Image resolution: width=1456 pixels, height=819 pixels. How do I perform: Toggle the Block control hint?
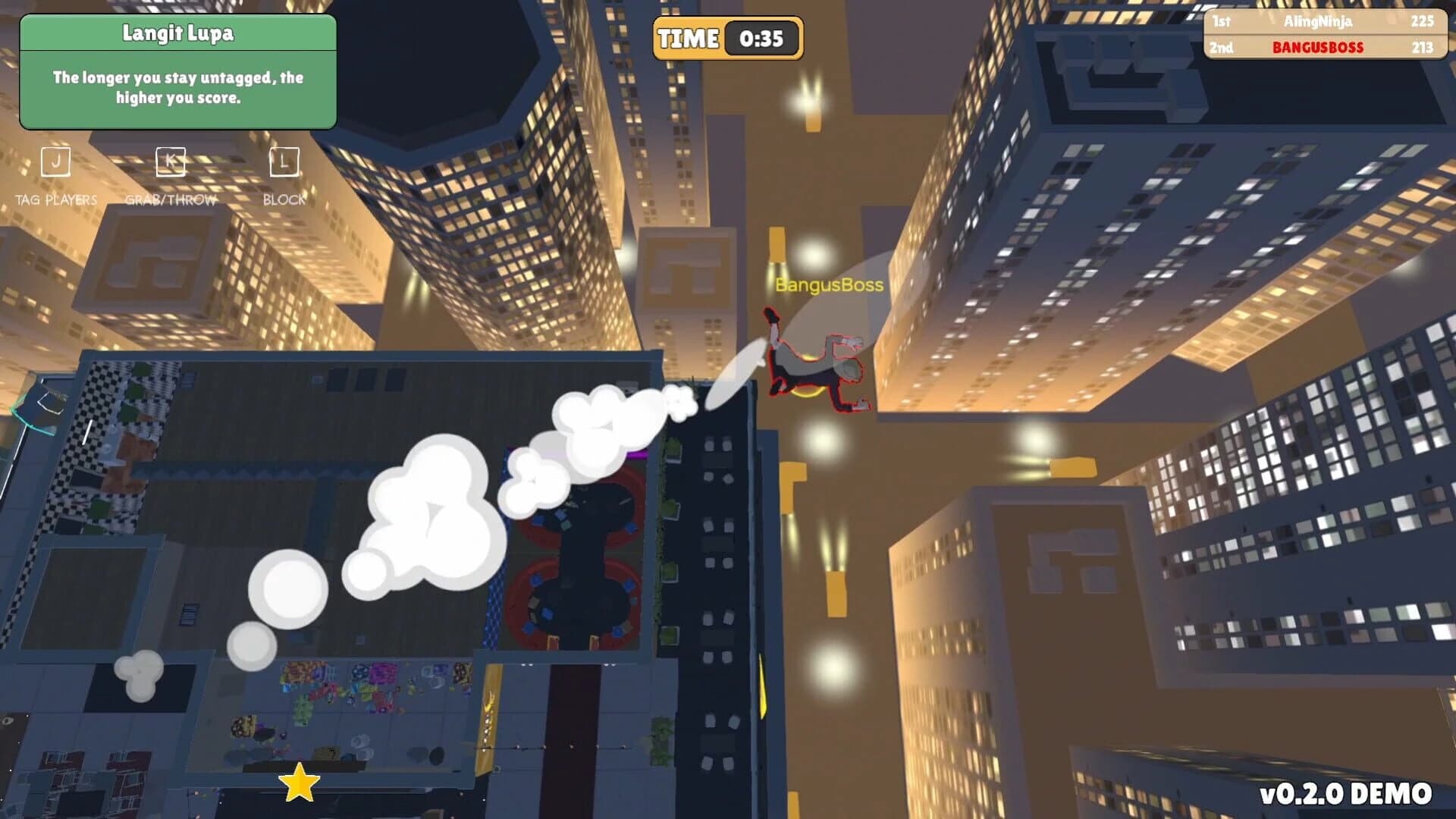[284, 200]
